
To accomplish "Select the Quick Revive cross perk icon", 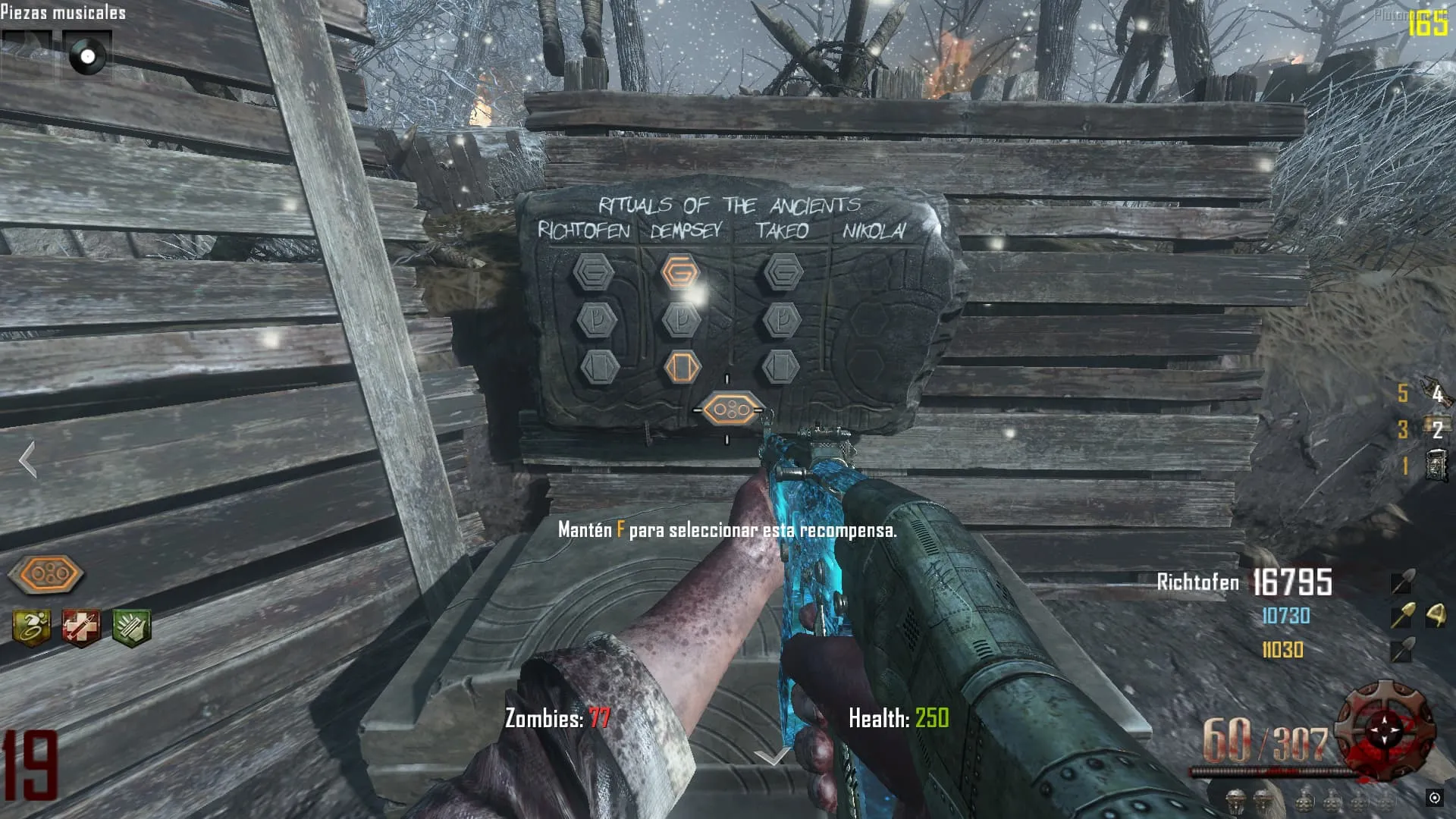I will click(x=81, y=628).
